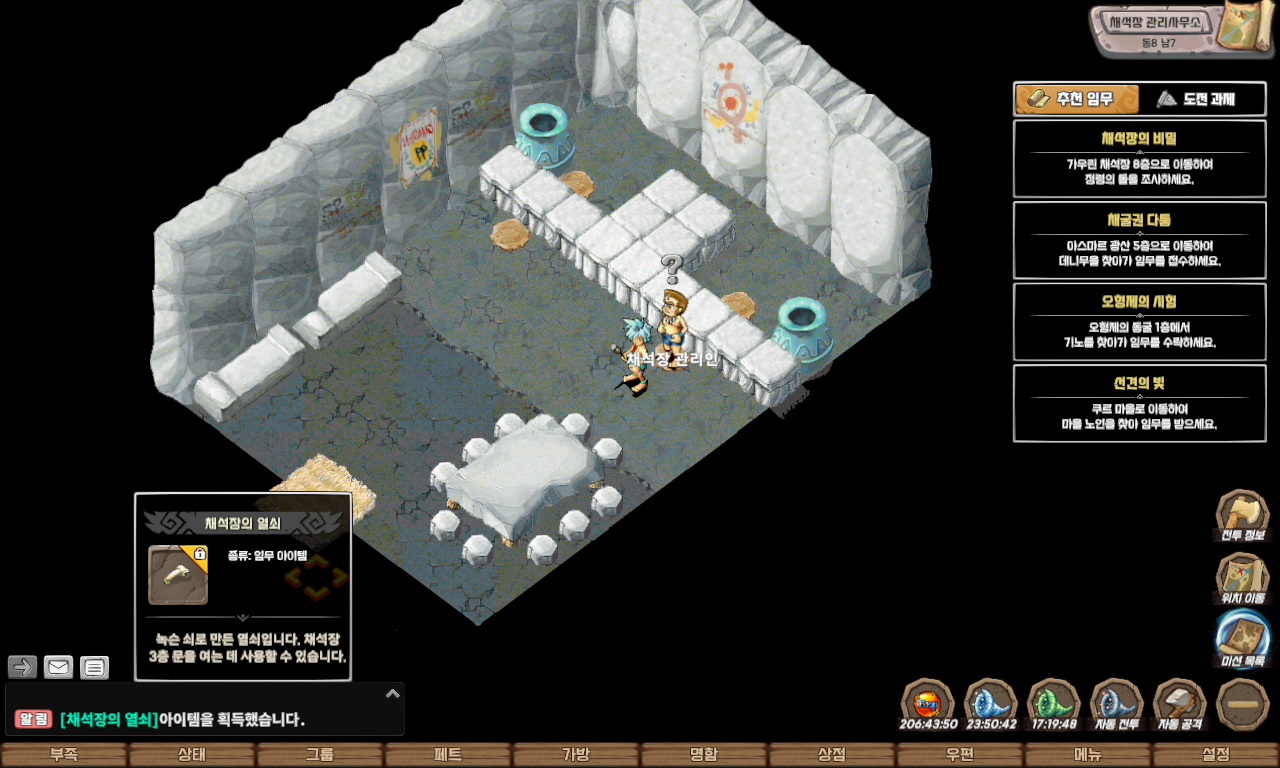Select the 오형제의 시험 quest entry
The image size is (1280, 768).
click(1139, 322)
